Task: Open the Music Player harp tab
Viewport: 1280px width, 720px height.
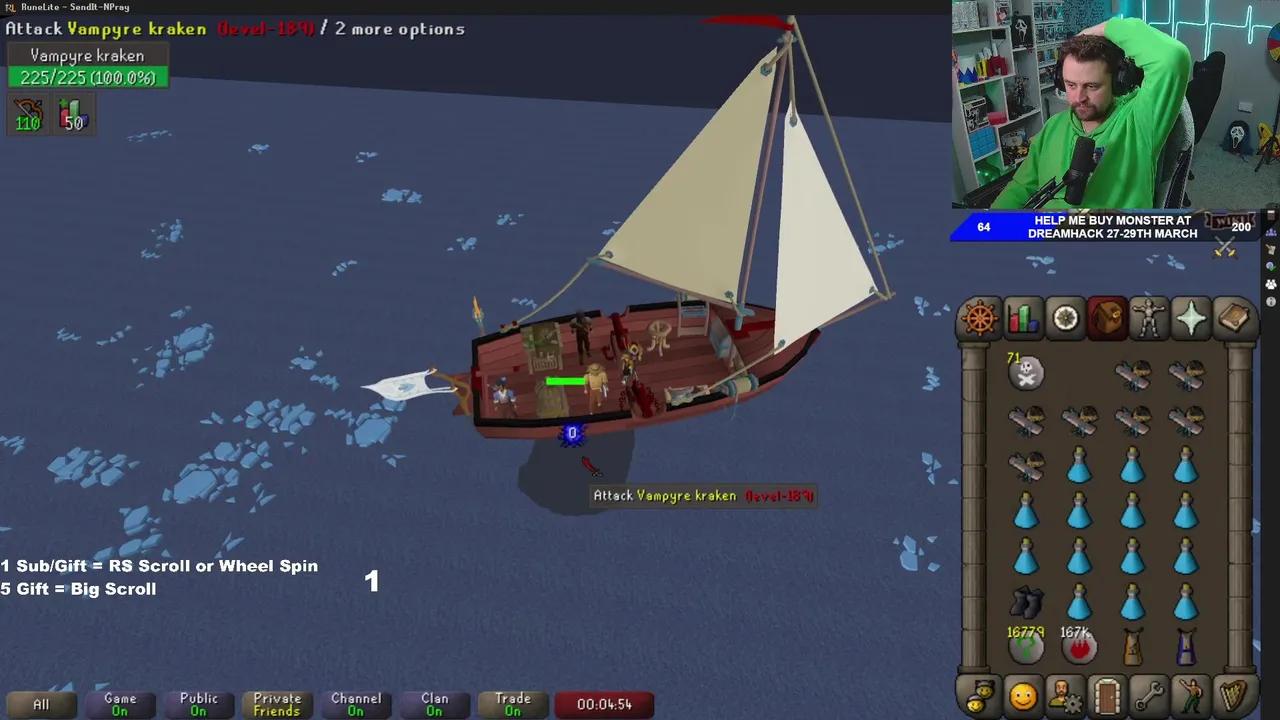Action: point(1234,695)
